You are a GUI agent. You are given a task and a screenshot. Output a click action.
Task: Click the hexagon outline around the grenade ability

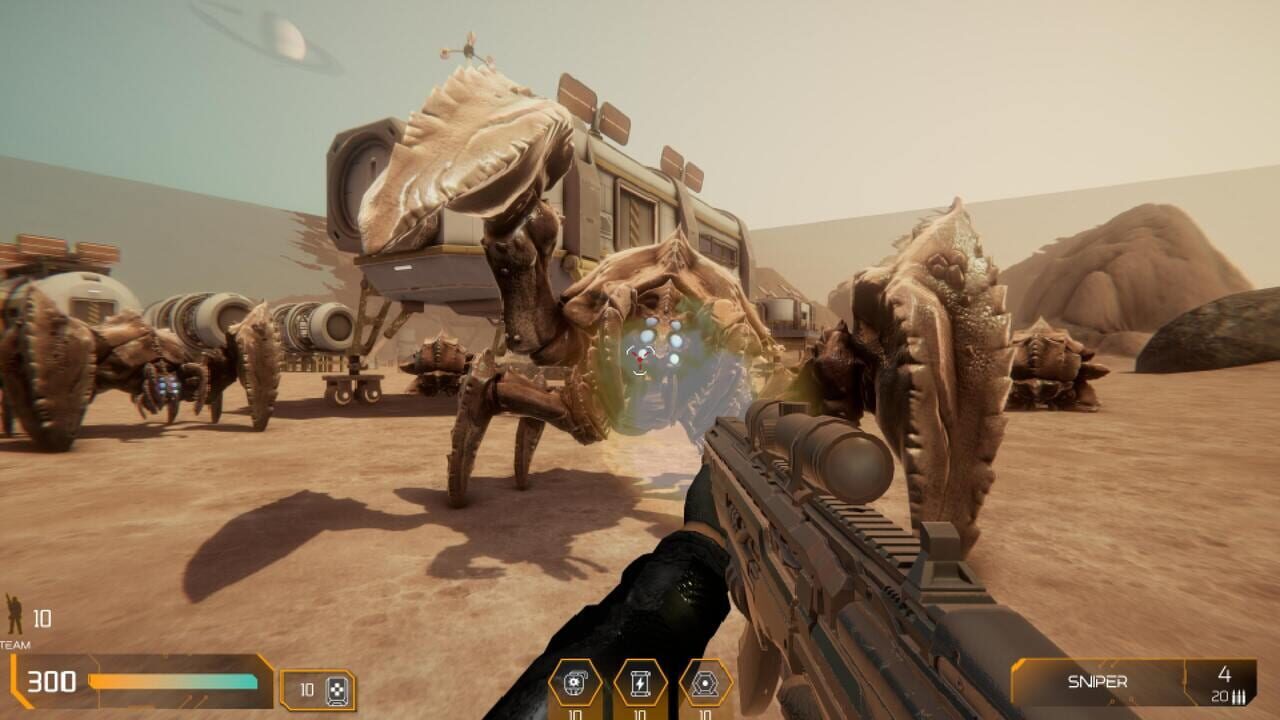coord(550,682)
